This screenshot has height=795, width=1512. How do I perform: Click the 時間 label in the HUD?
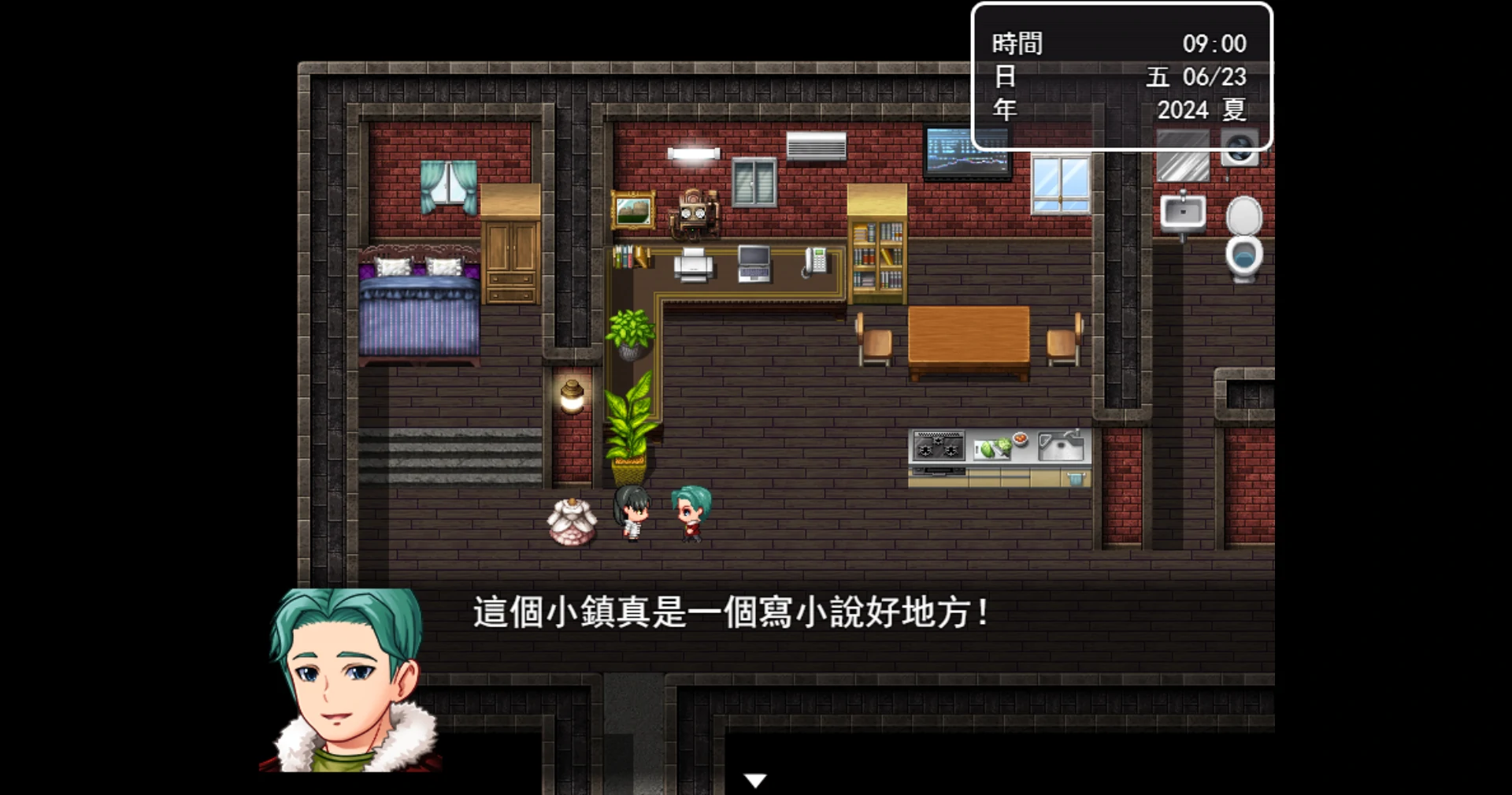[x=1016, y=43]
